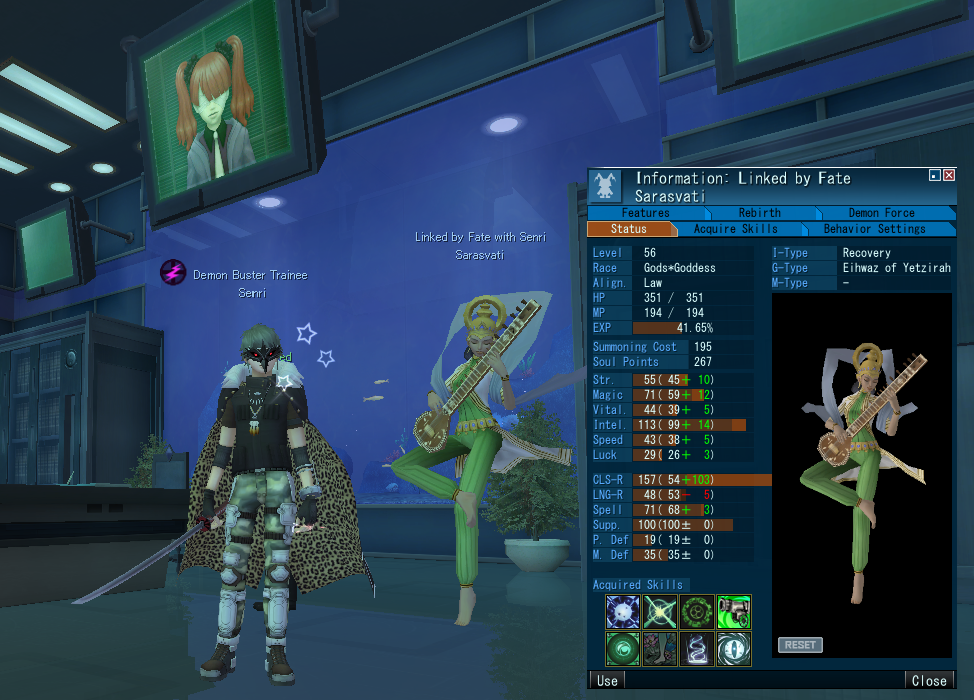Screen dimensions: 974x700
Task: Select the Status tab
Action: [628, 229]
